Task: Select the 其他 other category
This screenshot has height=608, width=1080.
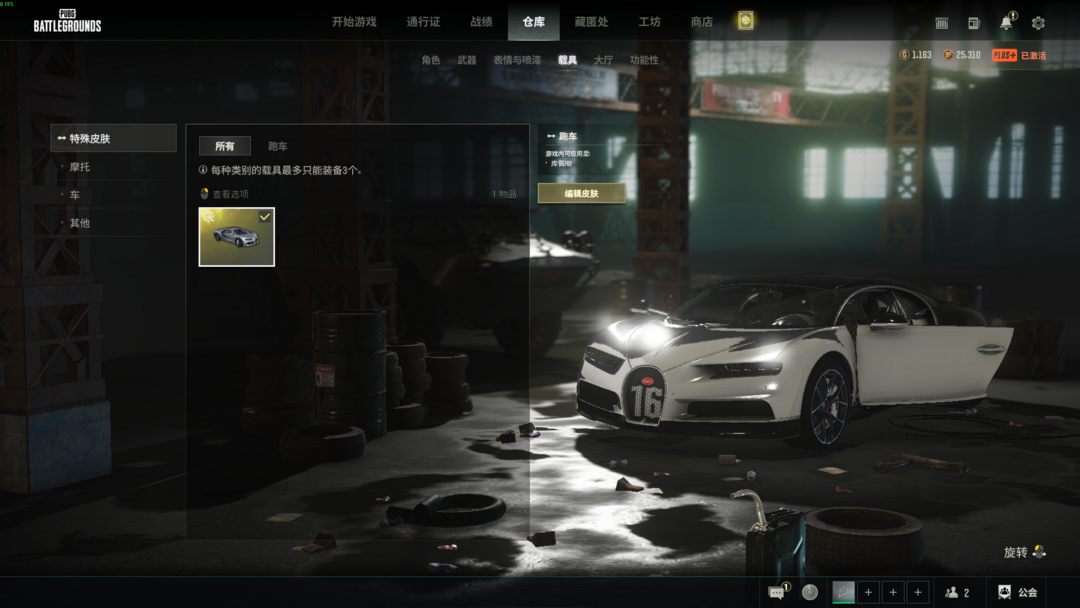Action: point(80,223)
